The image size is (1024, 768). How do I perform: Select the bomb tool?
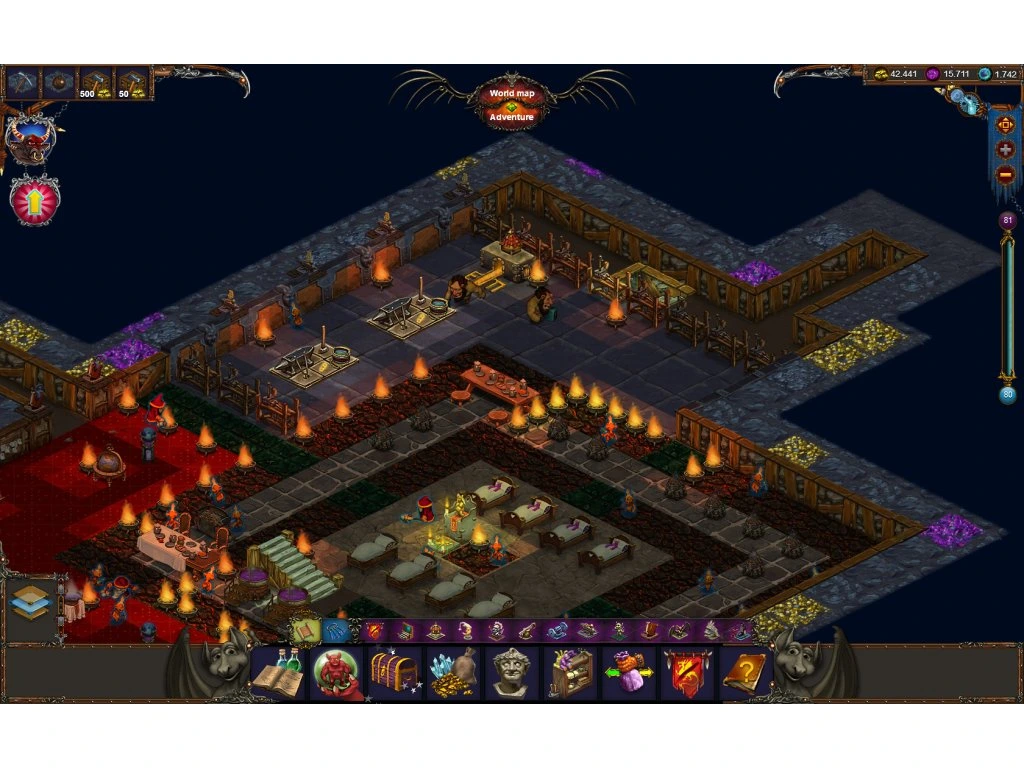[x=60, y=82]
